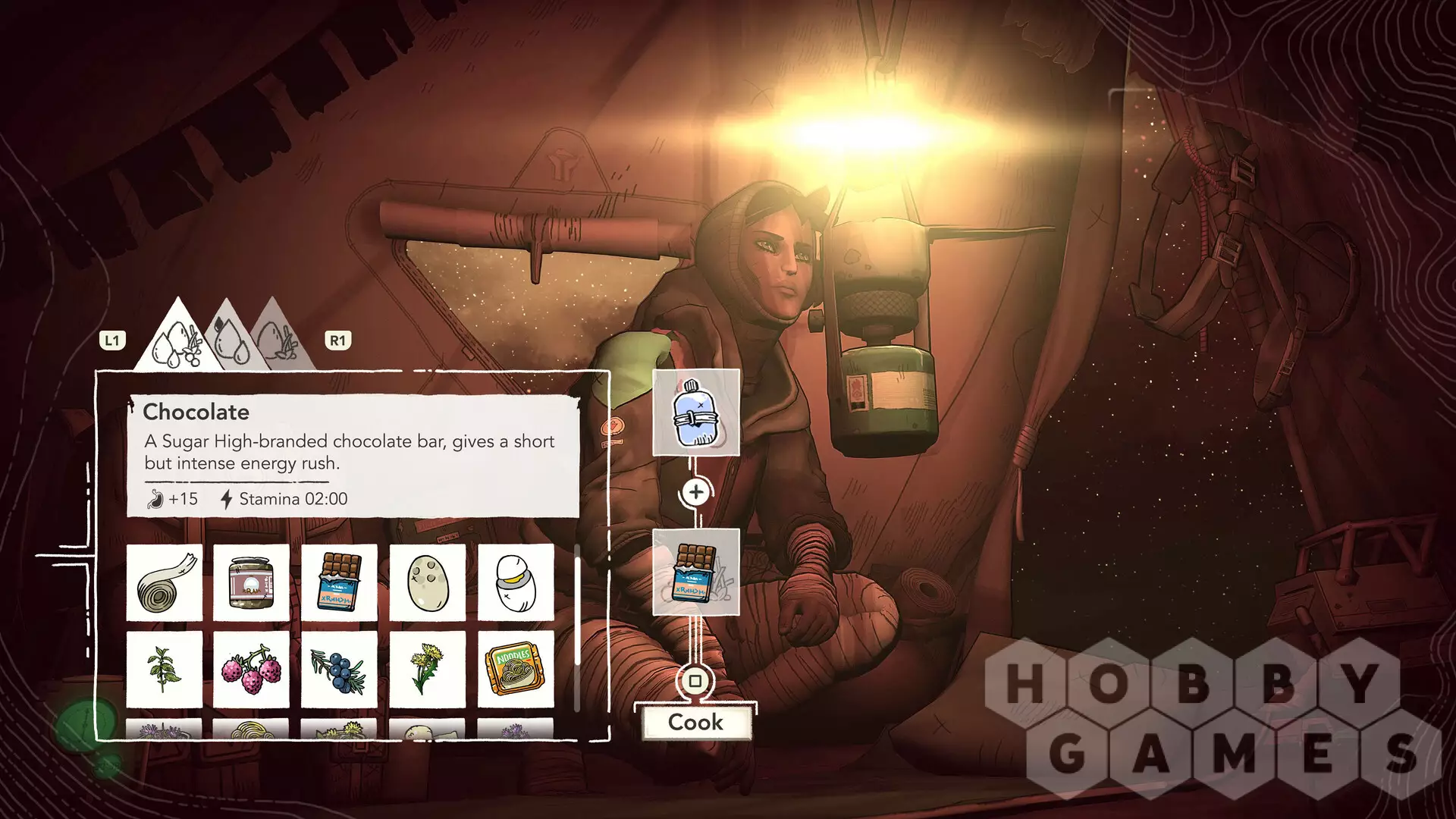
Task: Select the chocolate bar in the ingredient grid
Action: [339, 582]
